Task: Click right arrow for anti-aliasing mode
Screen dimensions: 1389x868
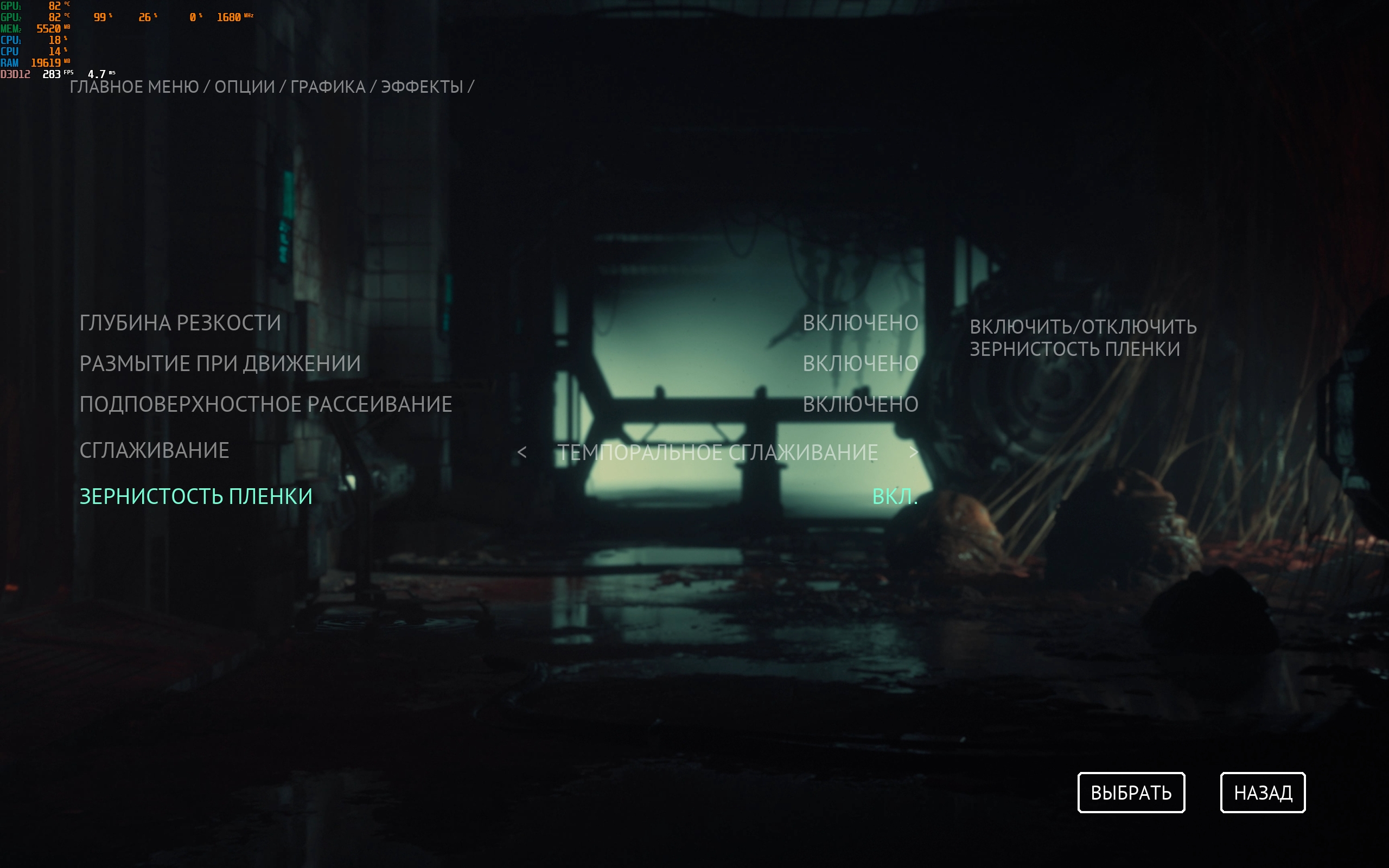Action: [913, 452]
